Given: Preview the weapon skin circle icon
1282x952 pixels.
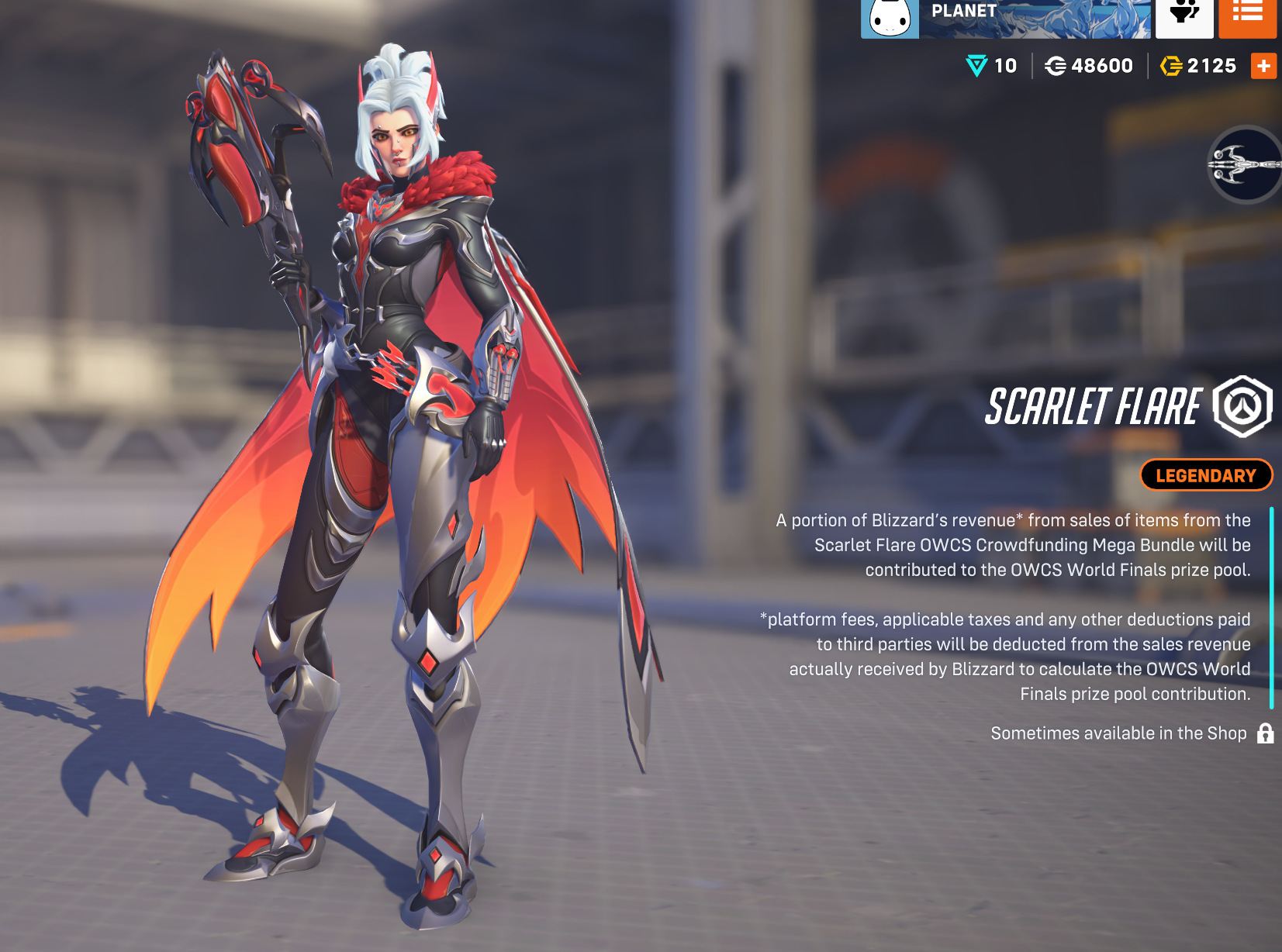Looking at the screenshot, I should tap(1246, 164).
